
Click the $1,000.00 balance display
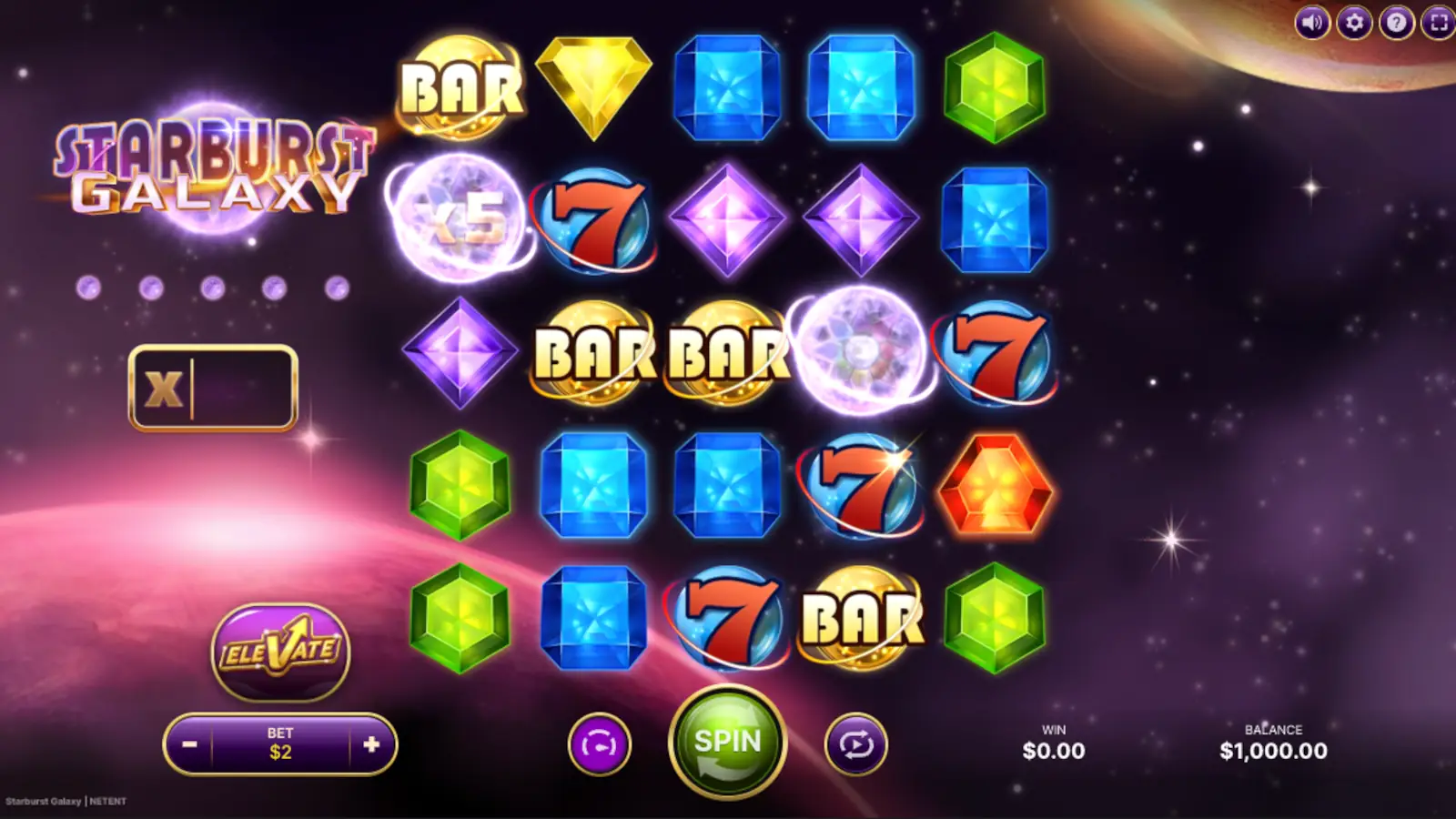(x=1274, y=751)
